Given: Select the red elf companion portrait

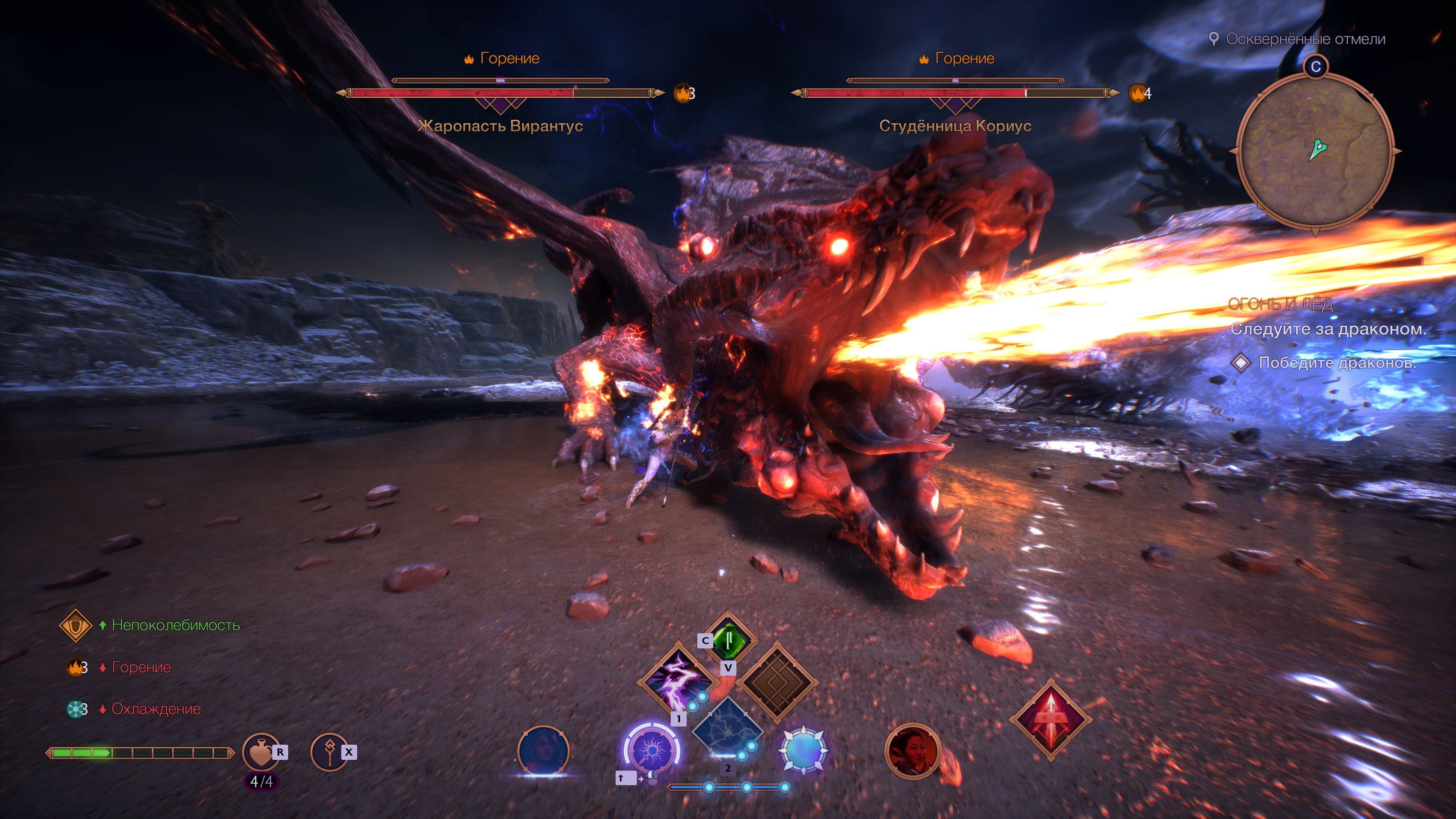Looking at the screenshot, I should [x=912, y=751].
